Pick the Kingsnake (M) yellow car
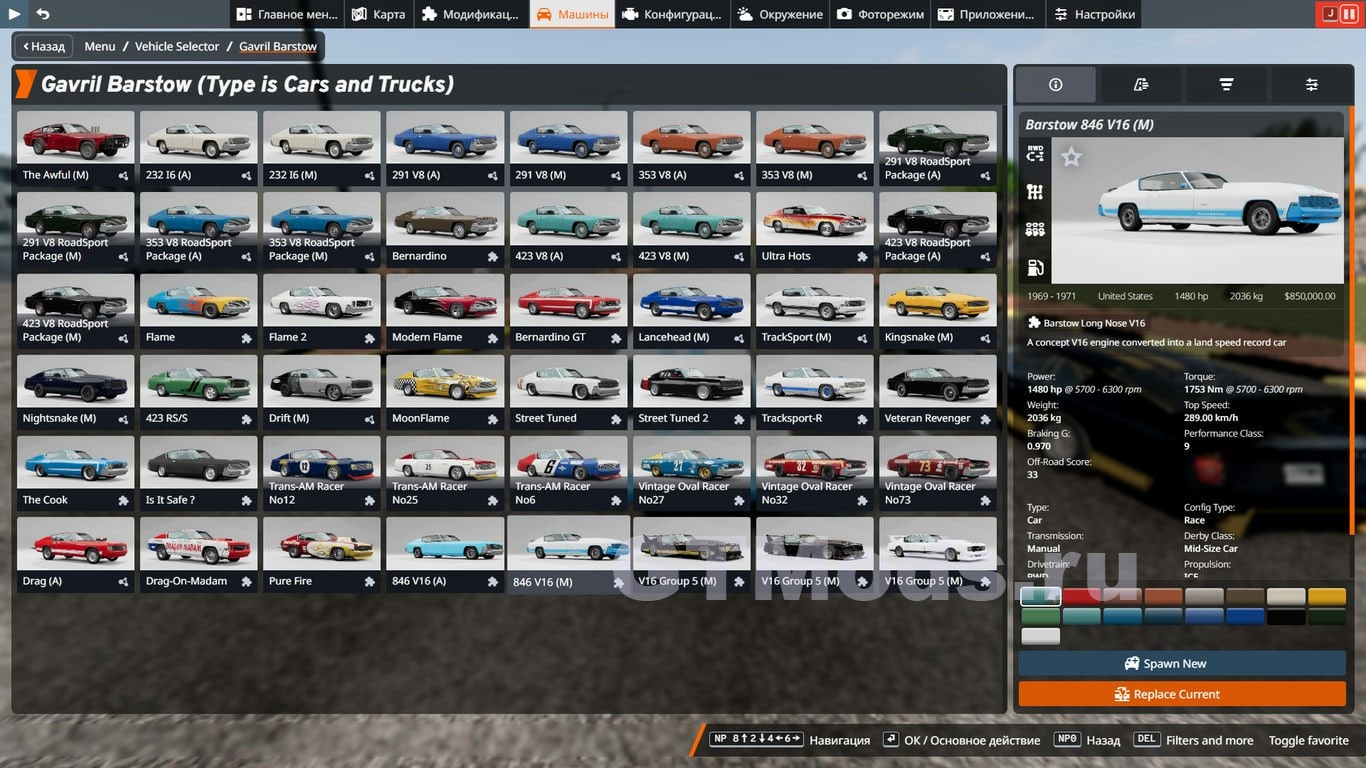This screenshot has width=1366, height=768. click(x=937, y=310)
